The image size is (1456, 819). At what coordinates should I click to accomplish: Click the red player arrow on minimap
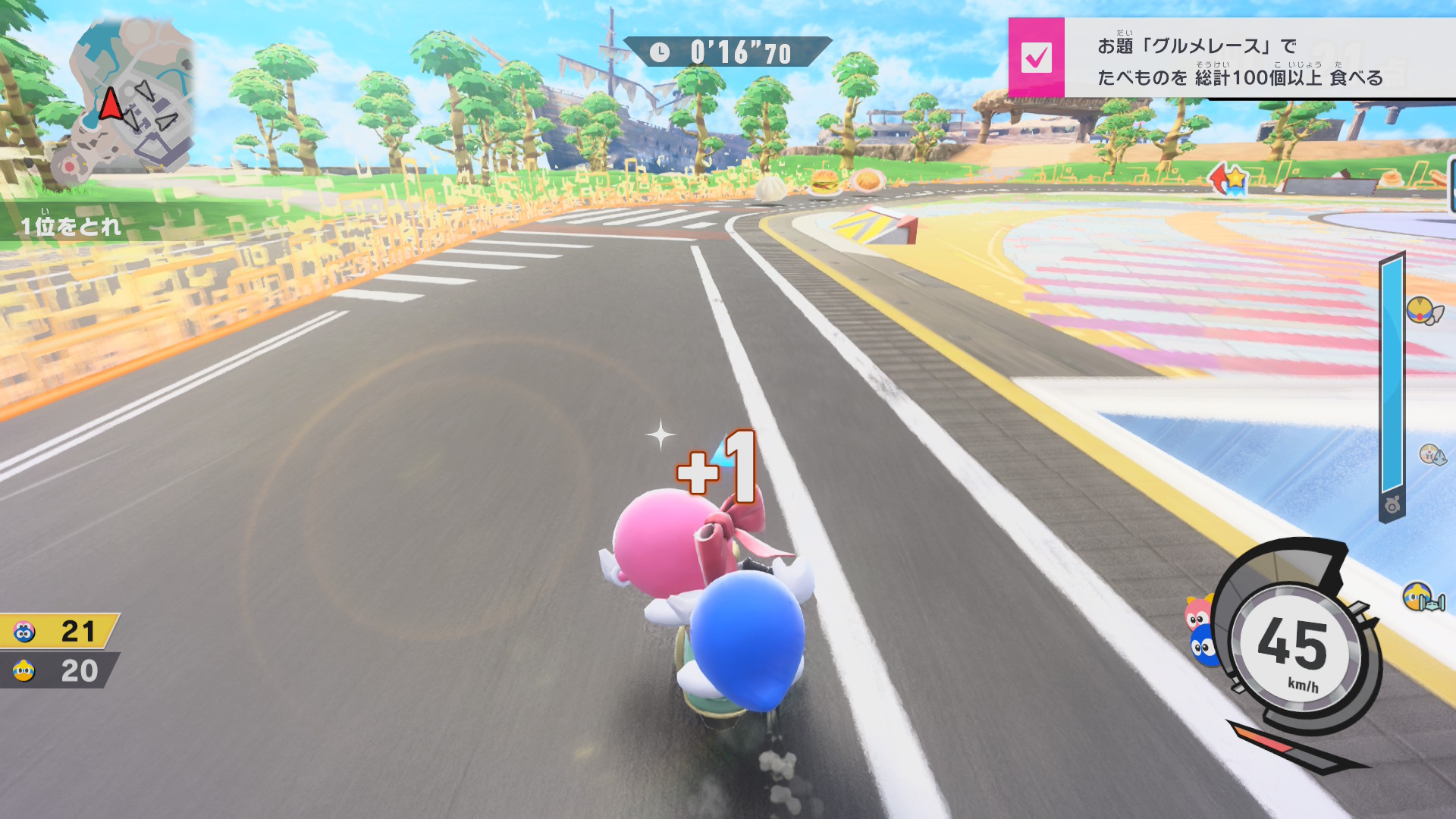tap(111, 104)
